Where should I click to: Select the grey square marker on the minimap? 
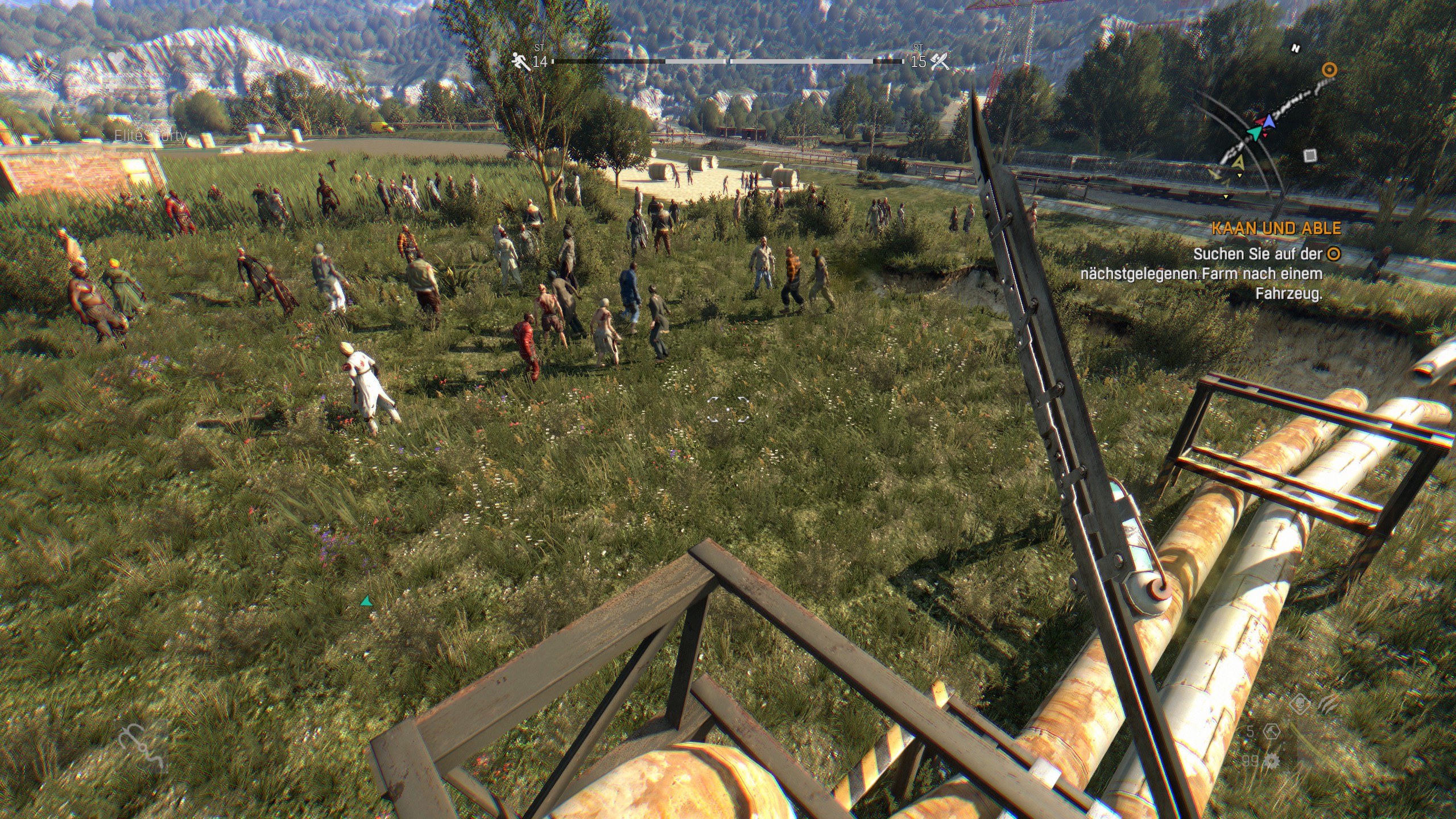coord(1310,155)
